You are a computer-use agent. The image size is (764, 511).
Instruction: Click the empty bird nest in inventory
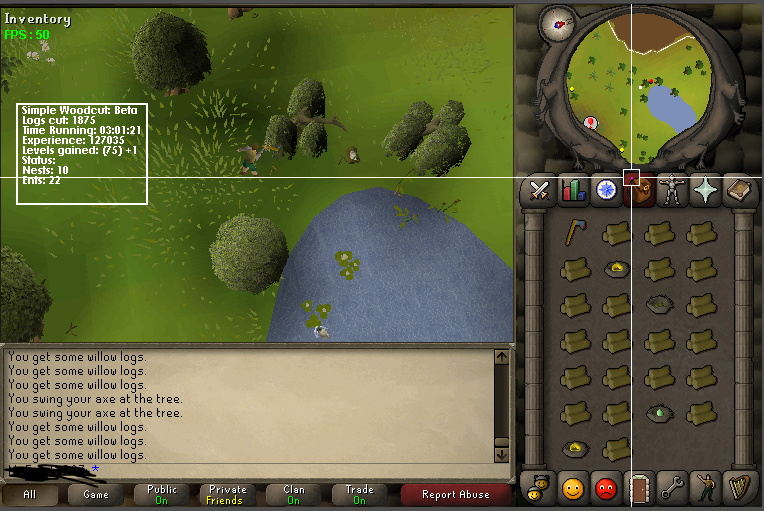click(658, 303)
